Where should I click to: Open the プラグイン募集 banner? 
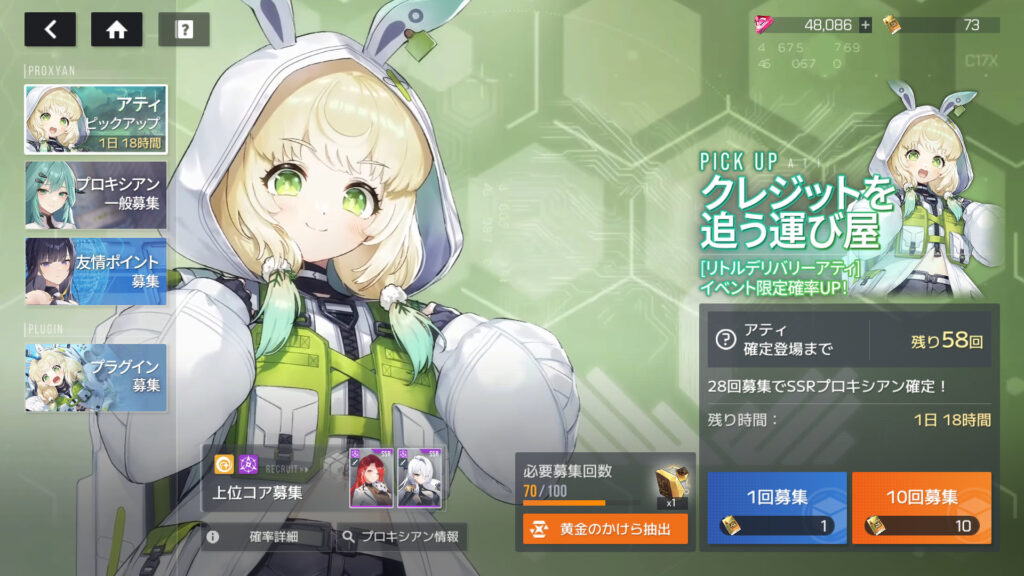96,377
